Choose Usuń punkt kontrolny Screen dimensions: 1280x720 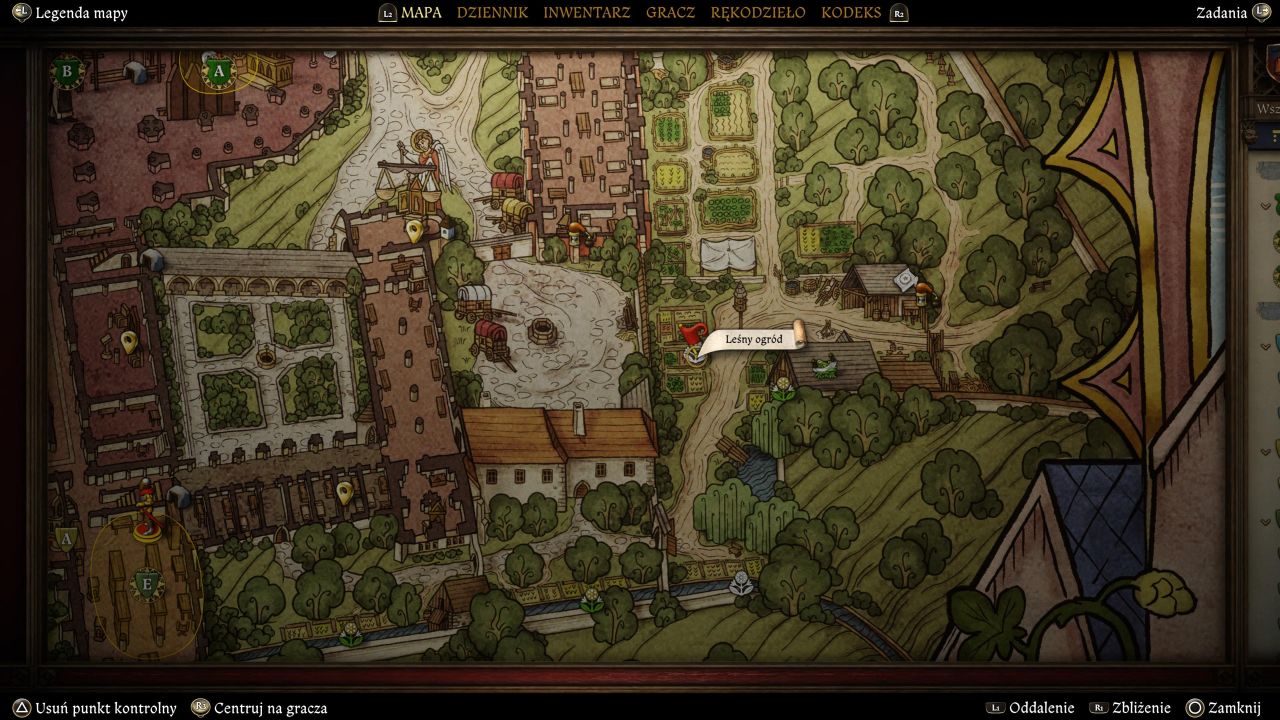point(95,708)
